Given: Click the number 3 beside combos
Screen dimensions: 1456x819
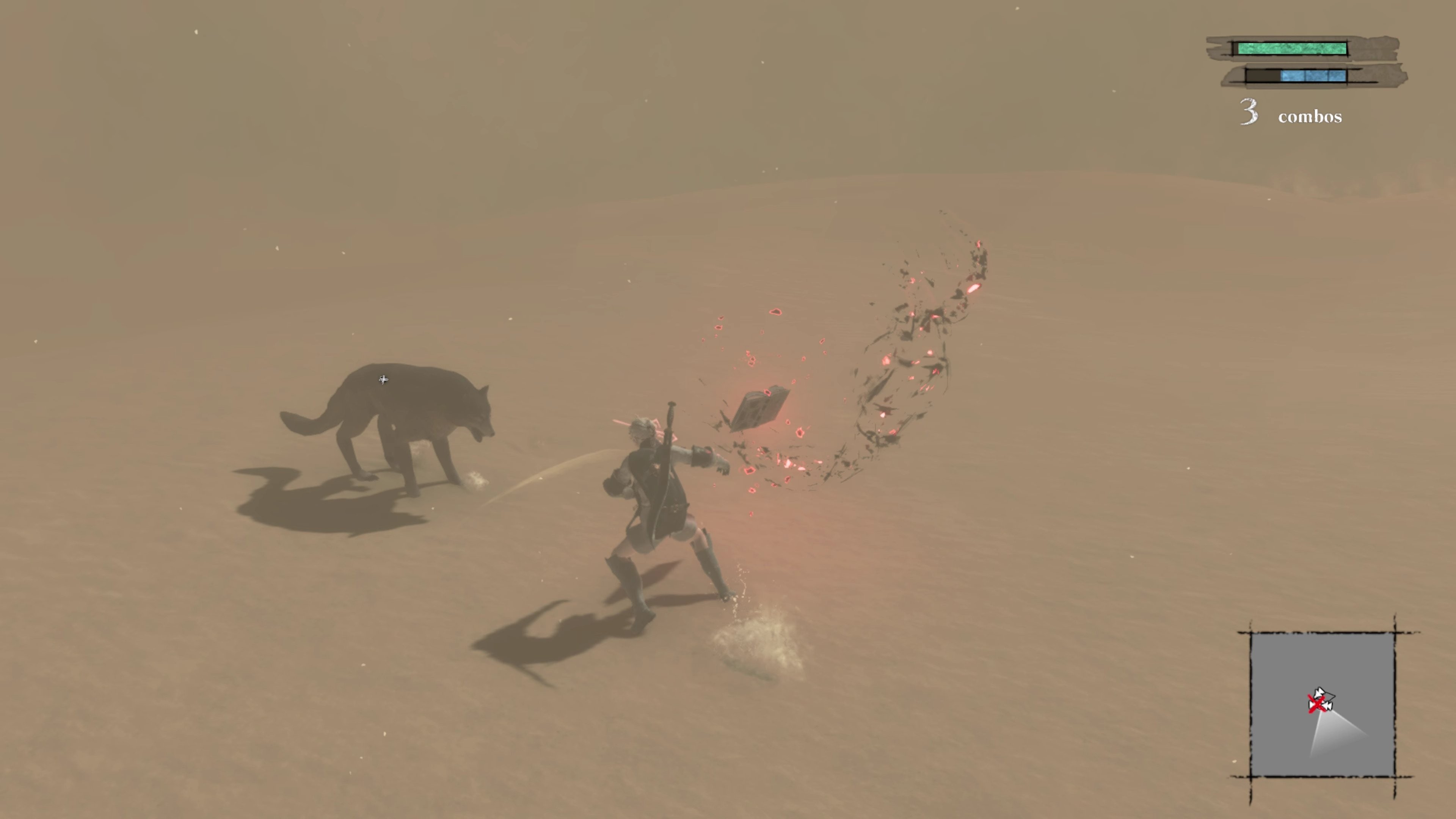Looking at the screenshot, I should coord(1249,113).
